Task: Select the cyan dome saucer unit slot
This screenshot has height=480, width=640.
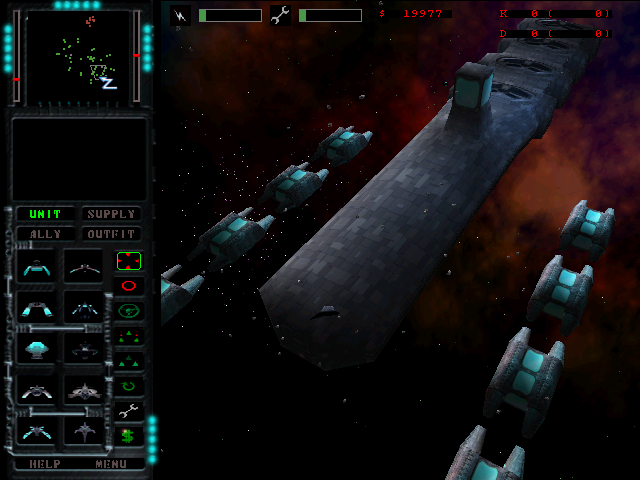Action: coord(37,348)
